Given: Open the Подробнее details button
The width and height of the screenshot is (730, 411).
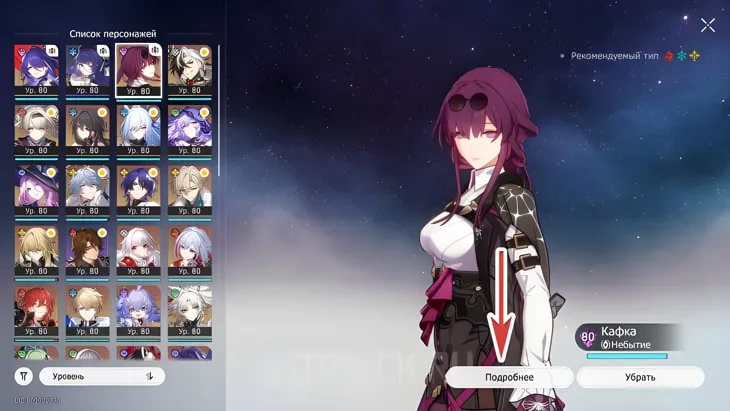Looking at the screenshot, I should pyautogui.click(x=509, y=377).
